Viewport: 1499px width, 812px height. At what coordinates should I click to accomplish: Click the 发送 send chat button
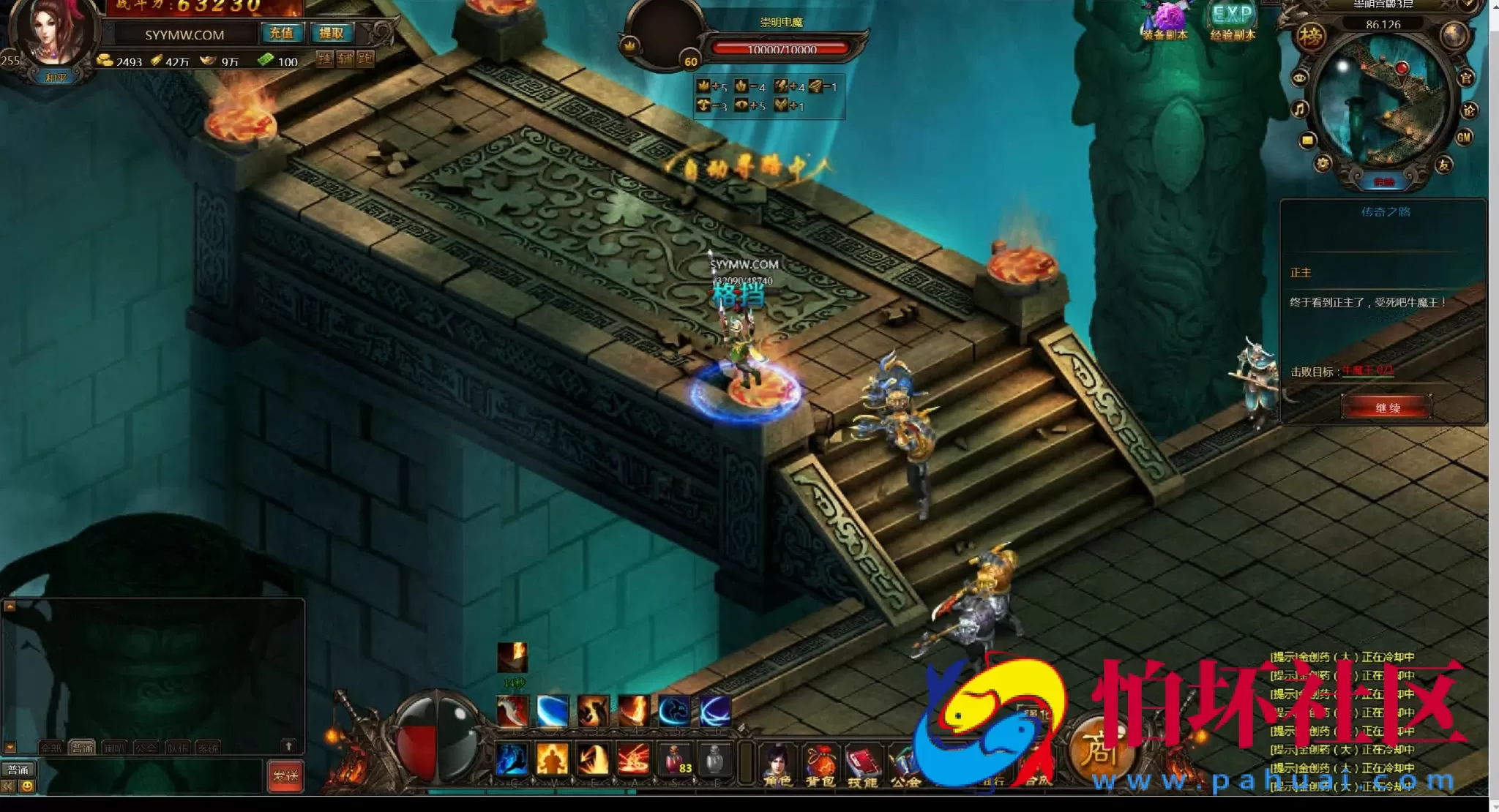coord(285,776)
